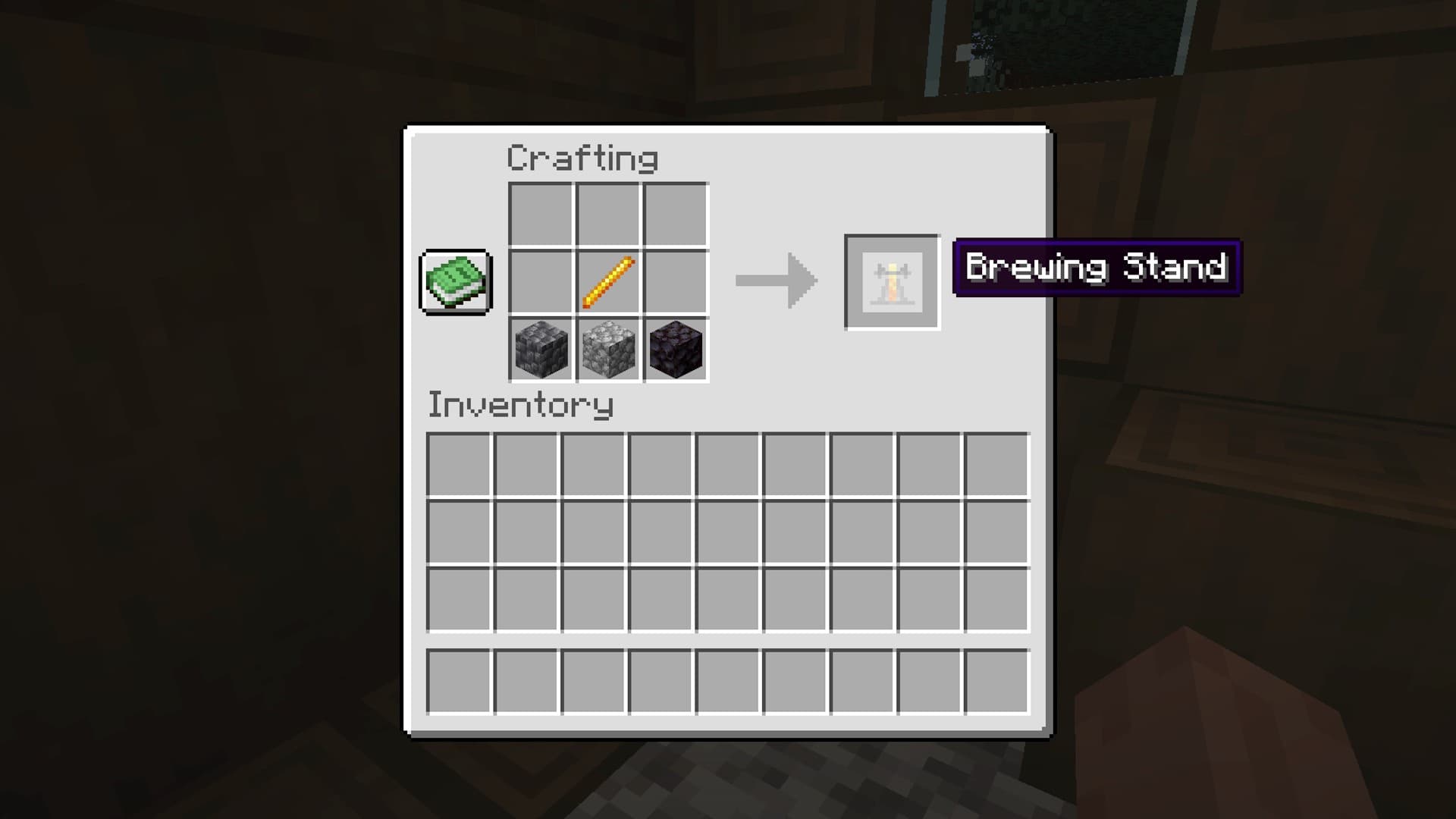Click the Inventory section header

tap(520, 406)
